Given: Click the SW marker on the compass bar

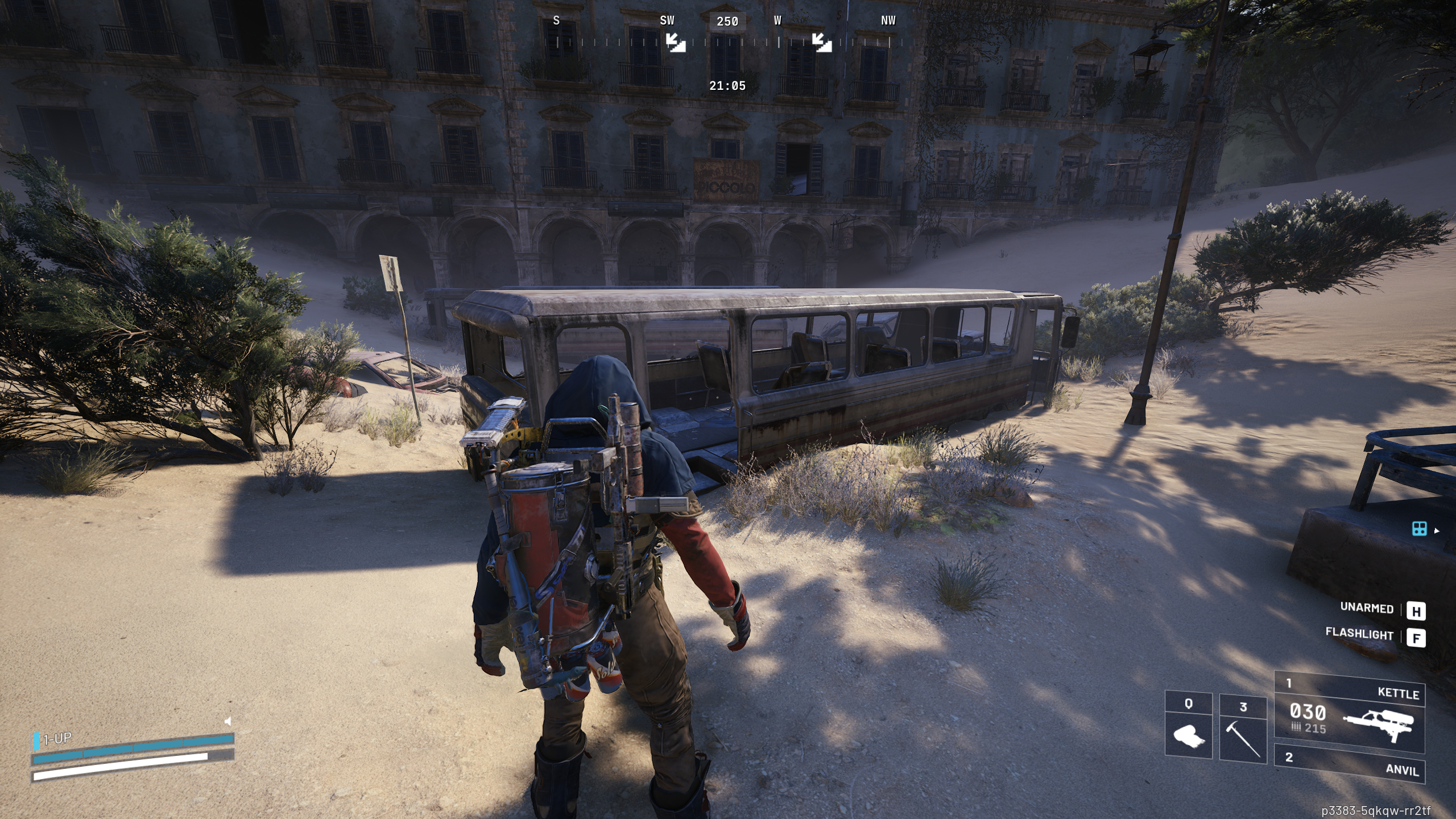Looking at the screenshot, I should [x=667, y=21].
